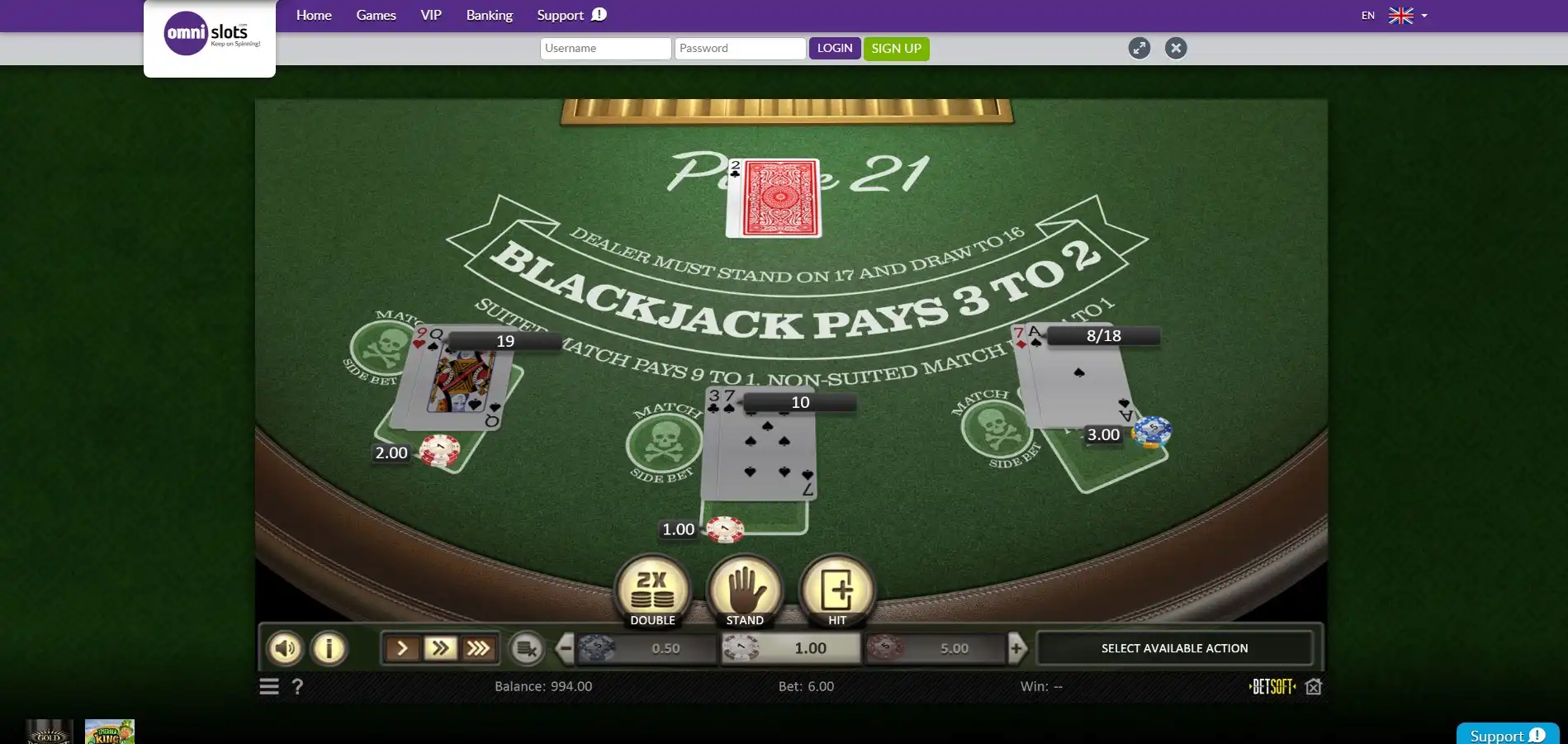1568x744 pixels.
Task: Select the triple-arrow fast game speed
Action: coord(479,648)
